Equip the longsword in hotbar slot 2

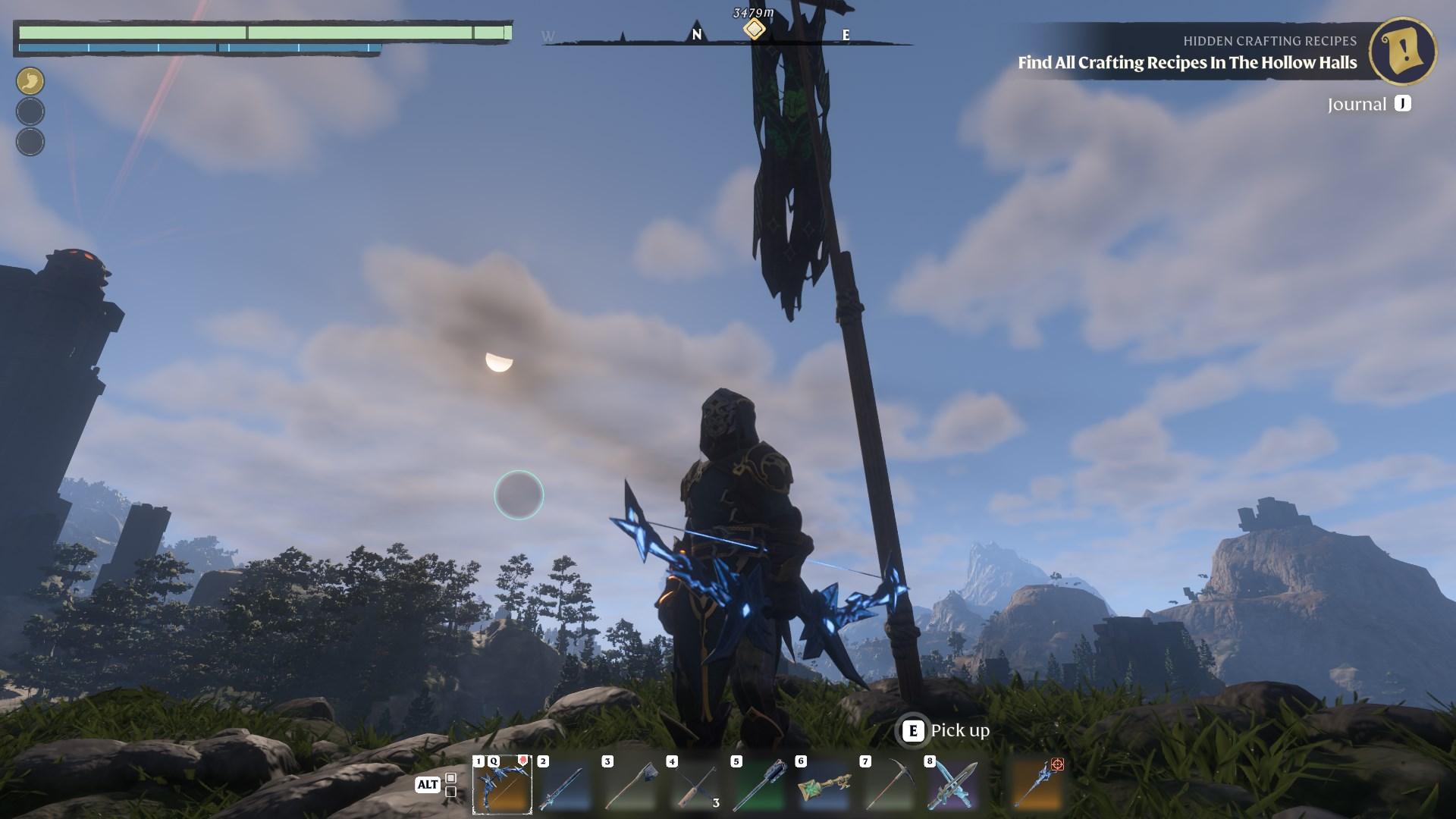click(x=566, y=786)
